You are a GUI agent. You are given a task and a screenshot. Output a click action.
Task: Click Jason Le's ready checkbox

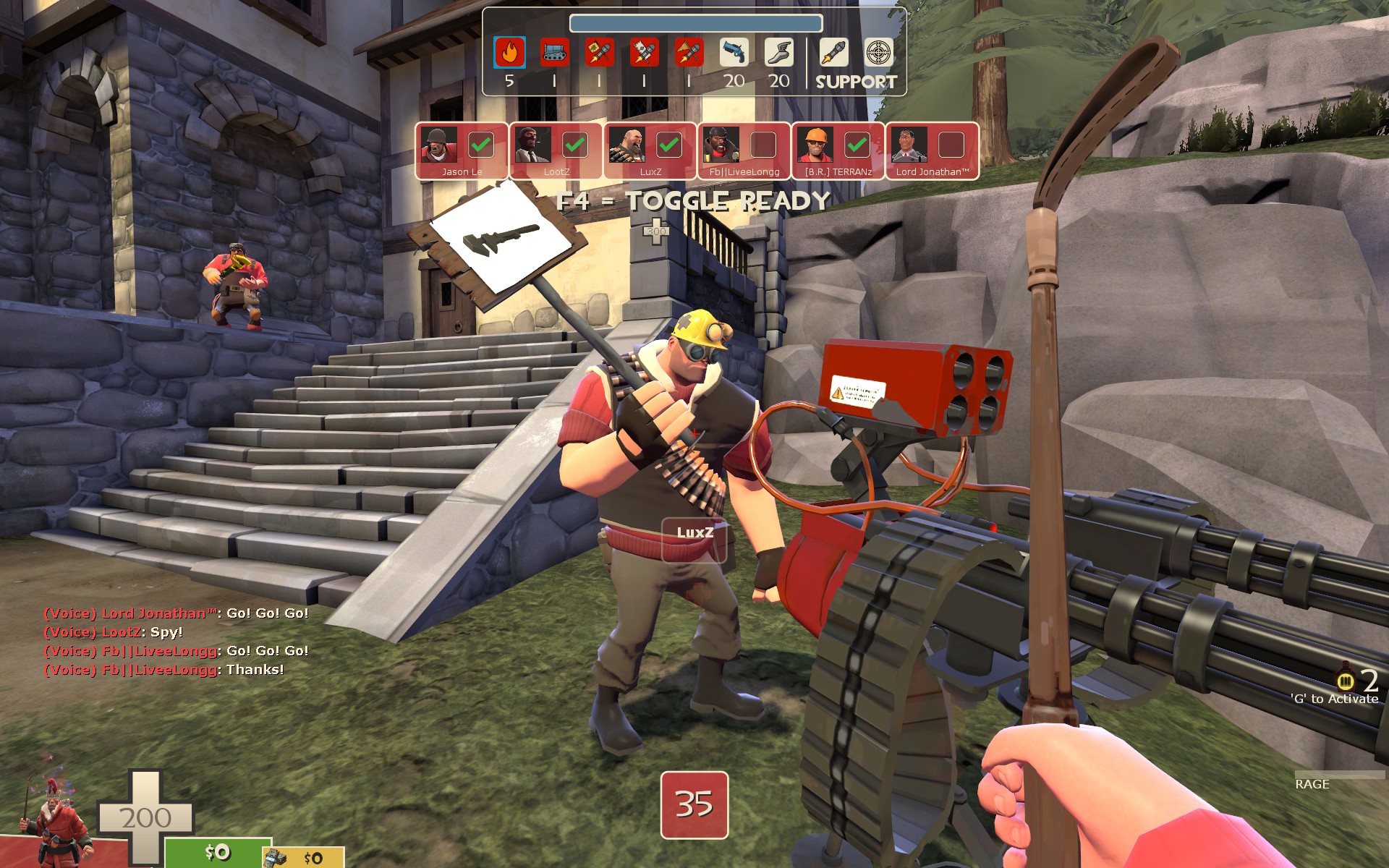pyautogui.click(x=480, y=145)
